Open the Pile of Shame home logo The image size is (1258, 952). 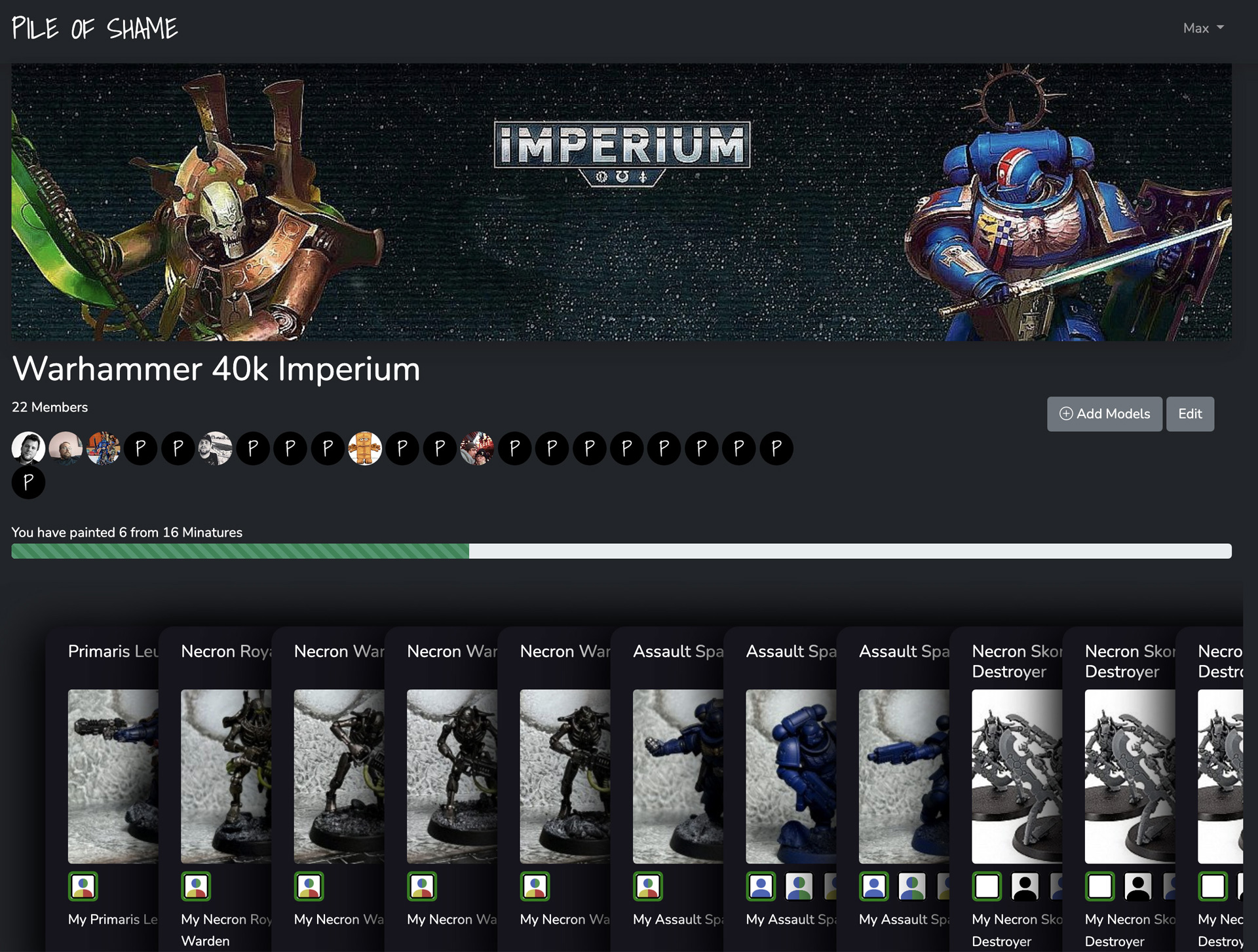[95, 28]
